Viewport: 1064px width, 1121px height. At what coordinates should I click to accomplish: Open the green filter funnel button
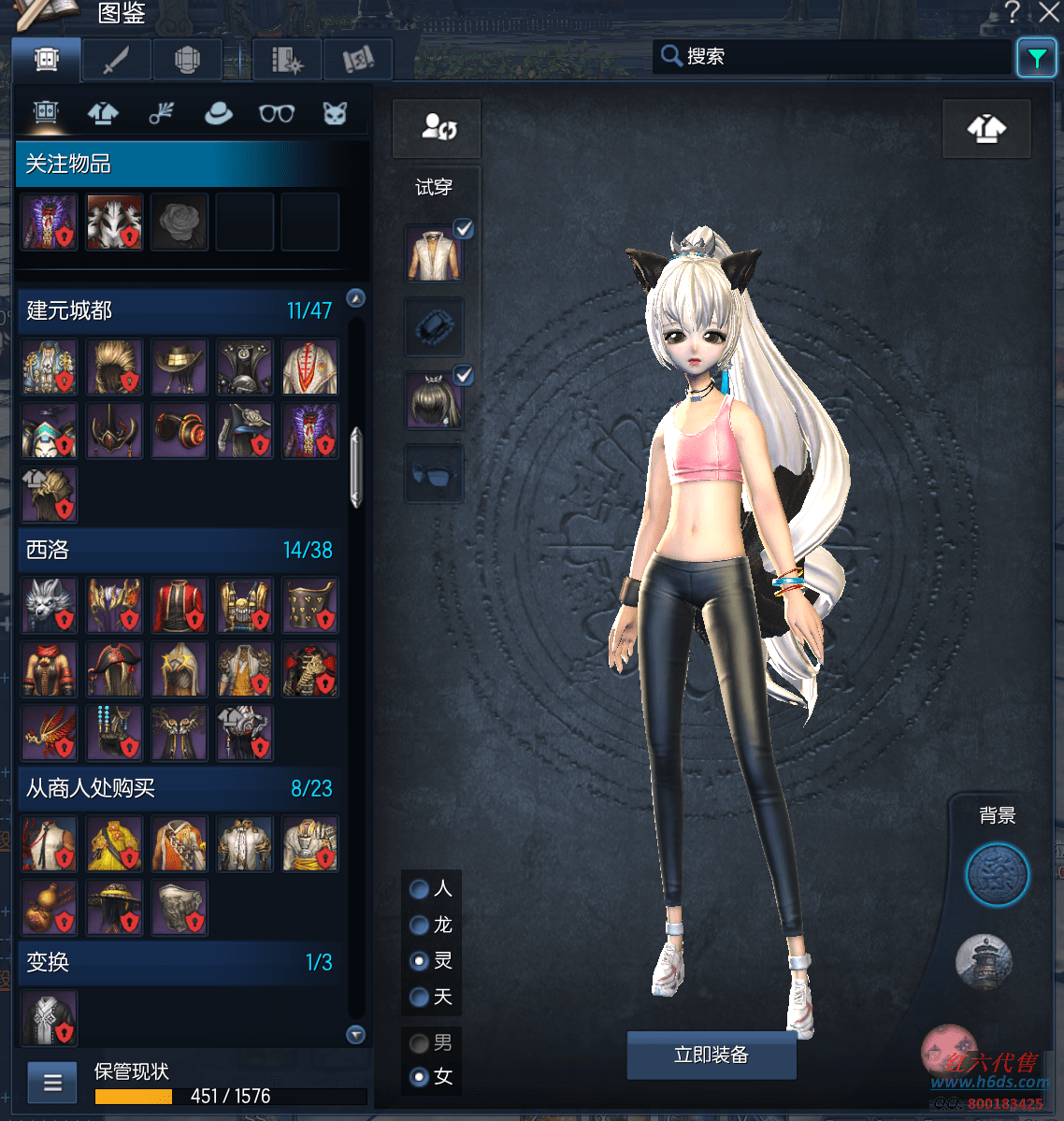pos(1036,59)
